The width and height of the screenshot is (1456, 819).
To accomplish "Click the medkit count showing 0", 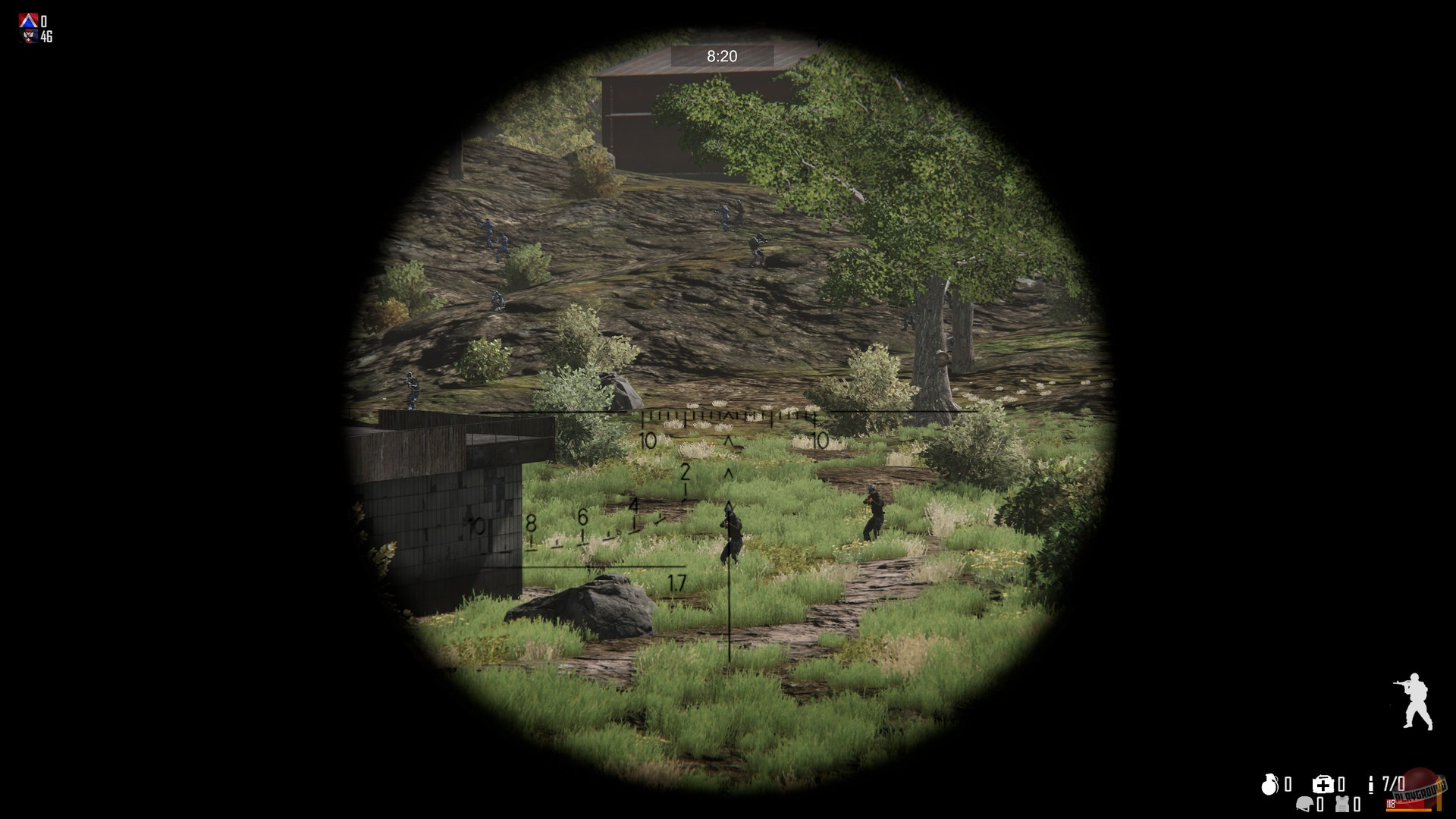I will [1341, 785].
